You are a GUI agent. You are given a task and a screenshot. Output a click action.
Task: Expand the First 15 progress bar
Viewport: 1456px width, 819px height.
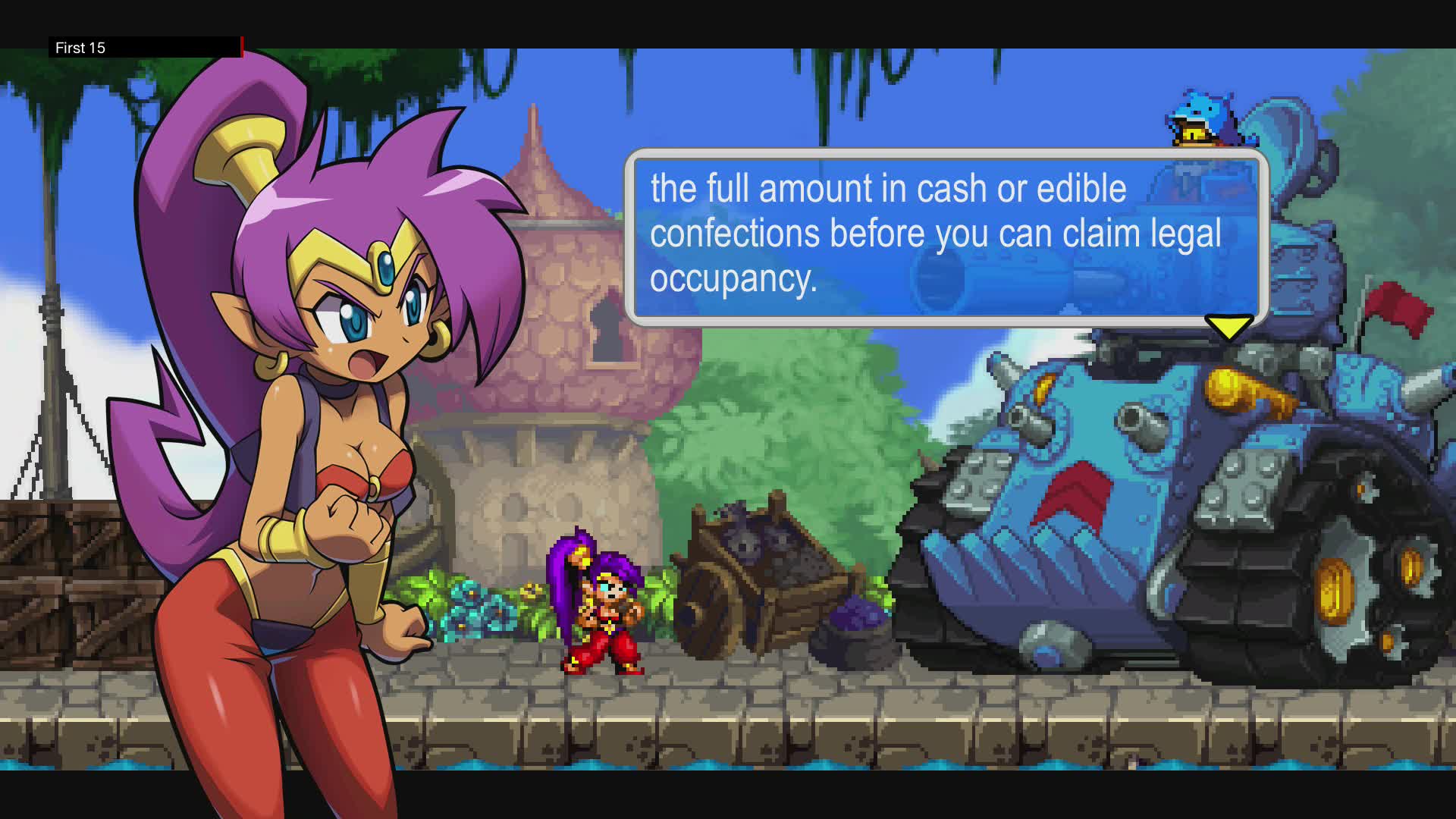(152, 48)
